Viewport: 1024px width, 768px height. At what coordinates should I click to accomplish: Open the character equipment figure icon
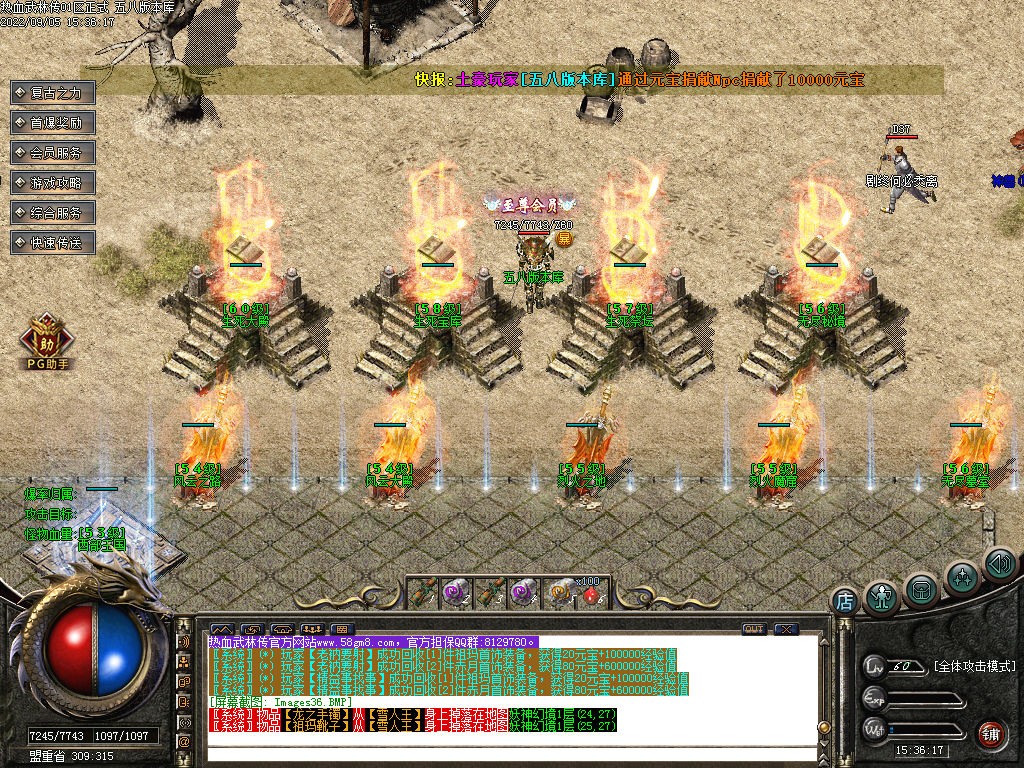881,598
